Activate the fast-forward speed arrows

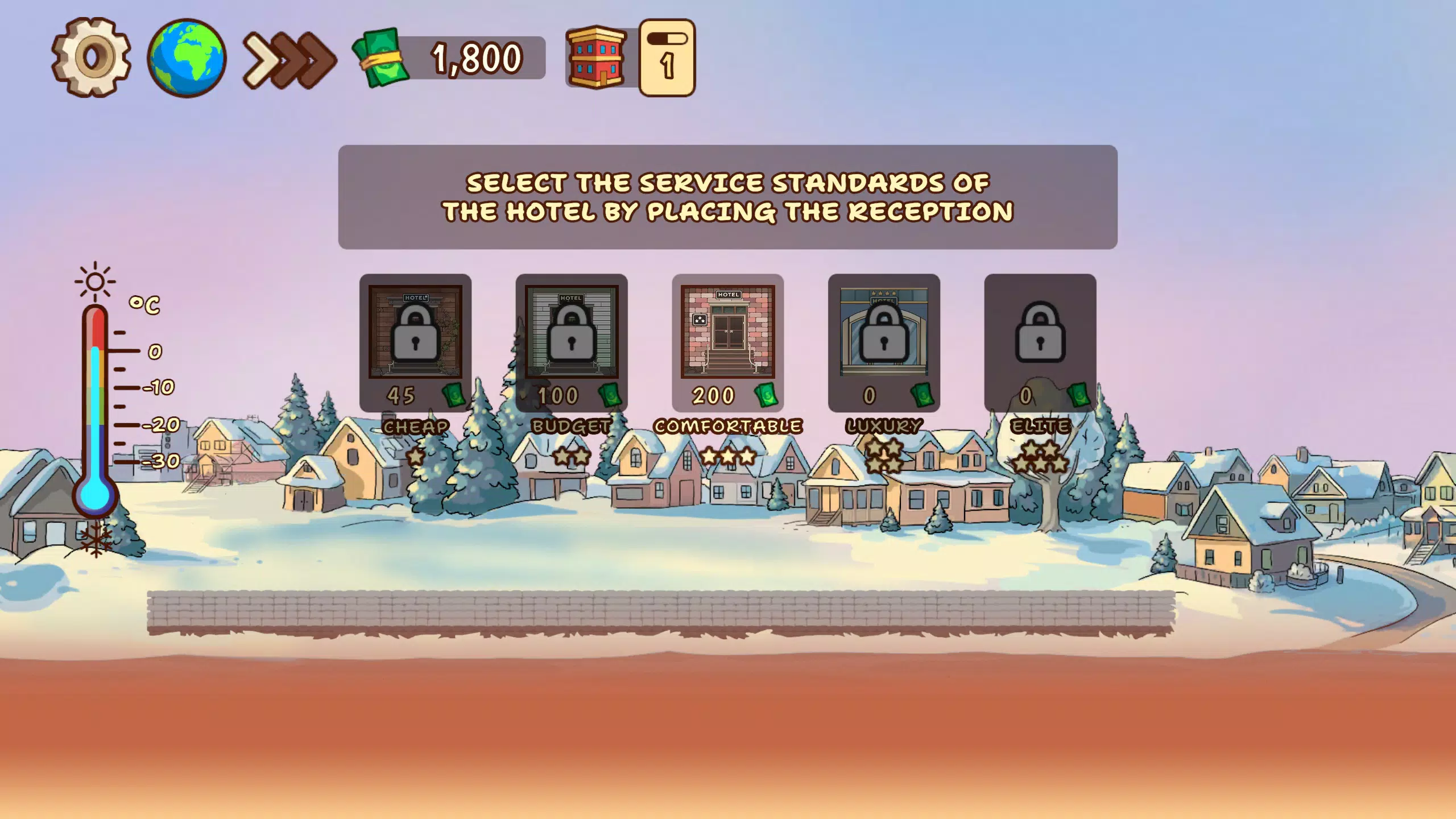coord(287,59)
